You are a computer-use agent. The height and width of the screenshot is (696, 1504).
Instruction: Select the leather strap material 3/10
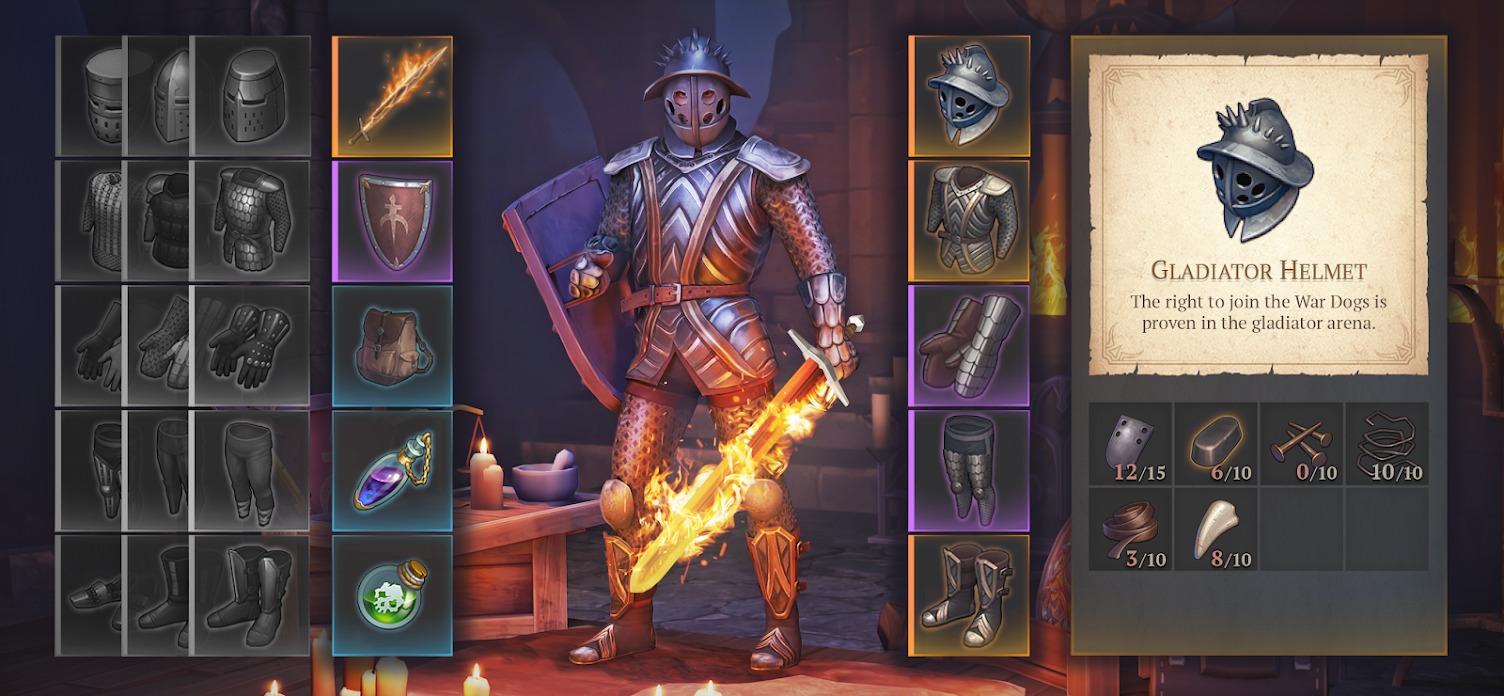click(x=1130, y=529)
